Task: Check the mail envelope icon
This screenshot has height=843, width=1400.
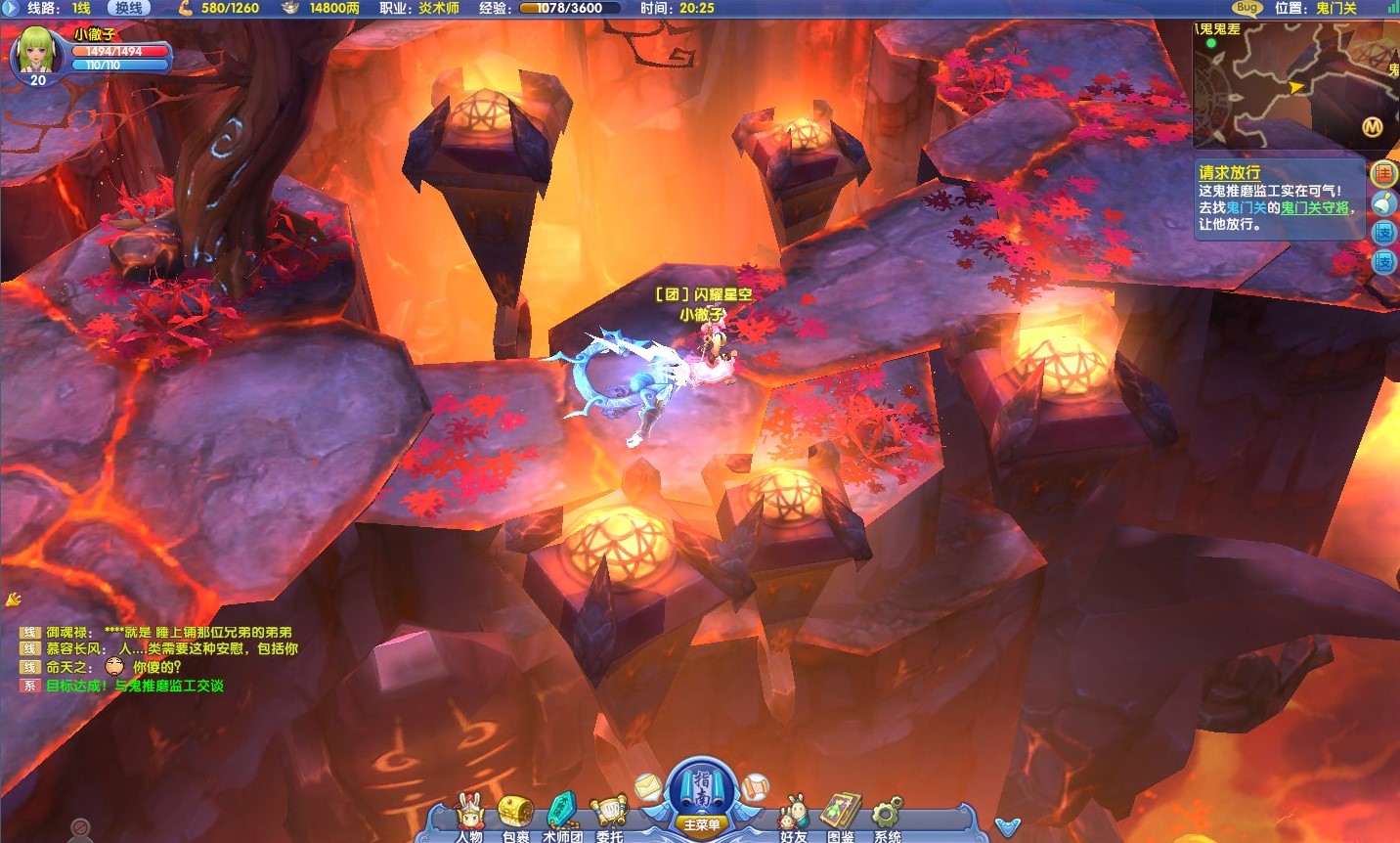Action: pos(648,785)
